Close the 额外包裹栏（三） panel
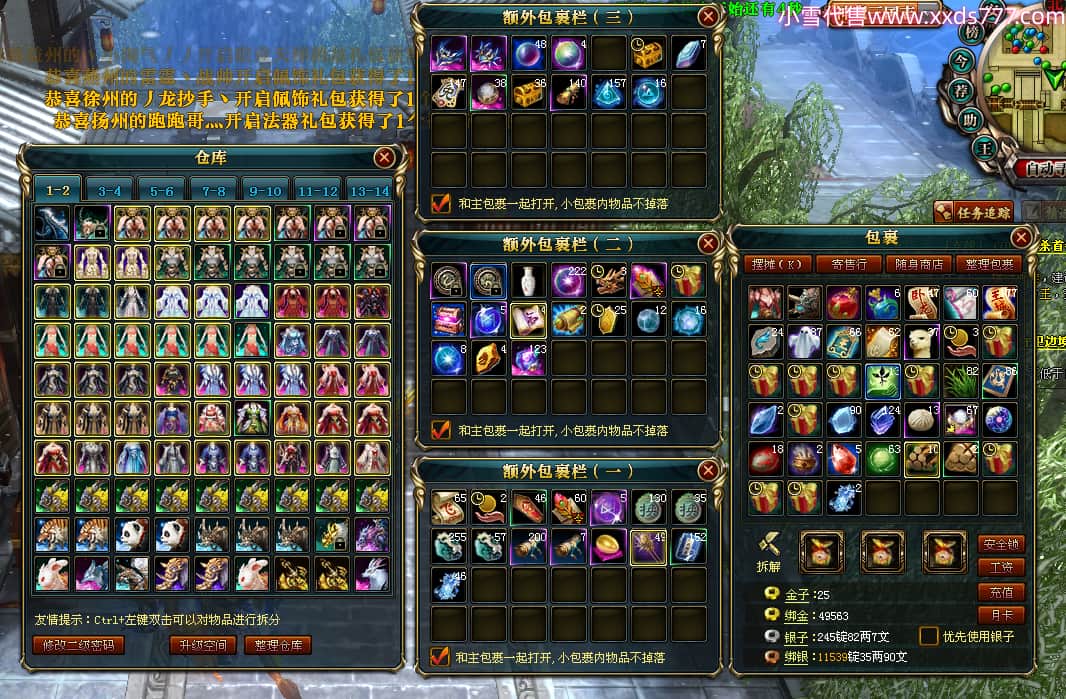 click(x=708, y=17)
